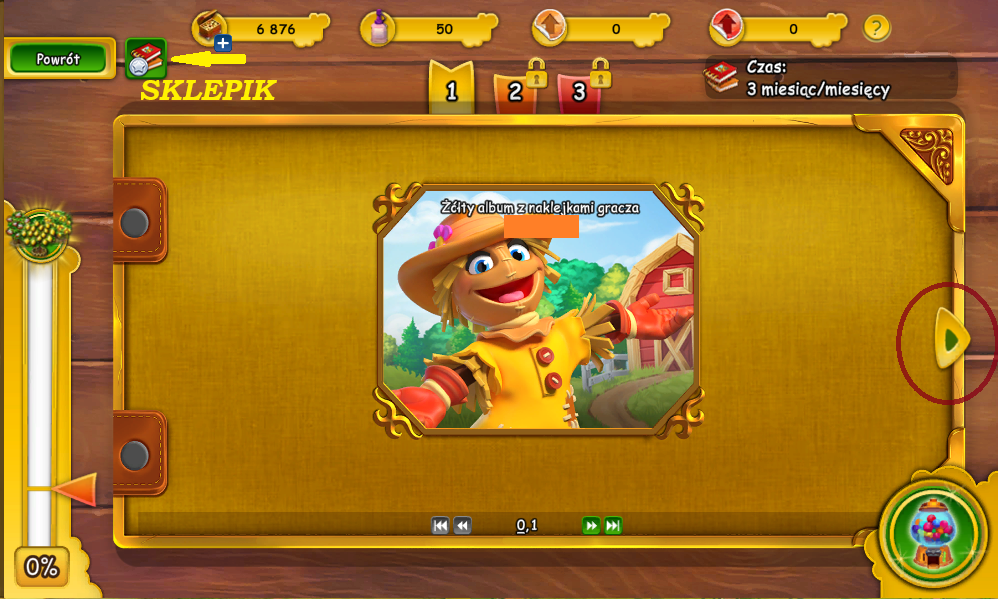
Task: Turn to the next album page arrow
Action: pos(951,340)
